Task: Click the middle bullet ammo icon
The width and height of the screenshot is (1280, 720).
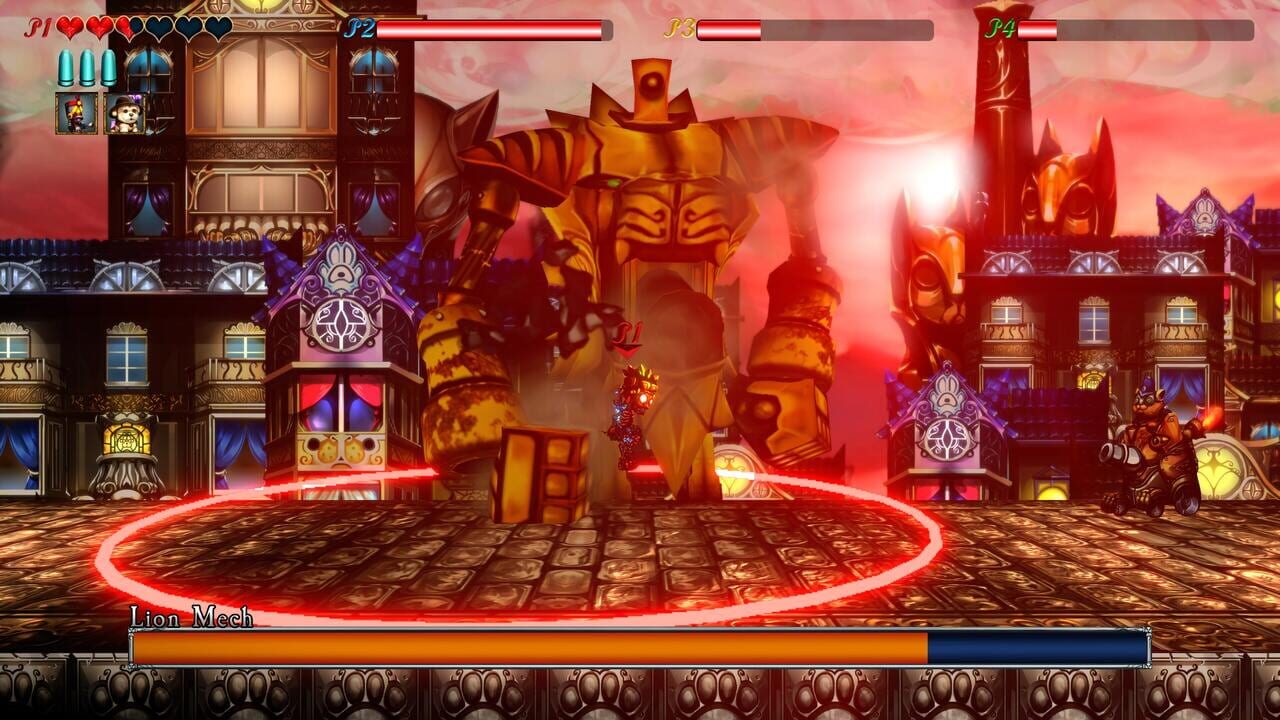Action: click(x=86, y=66)
